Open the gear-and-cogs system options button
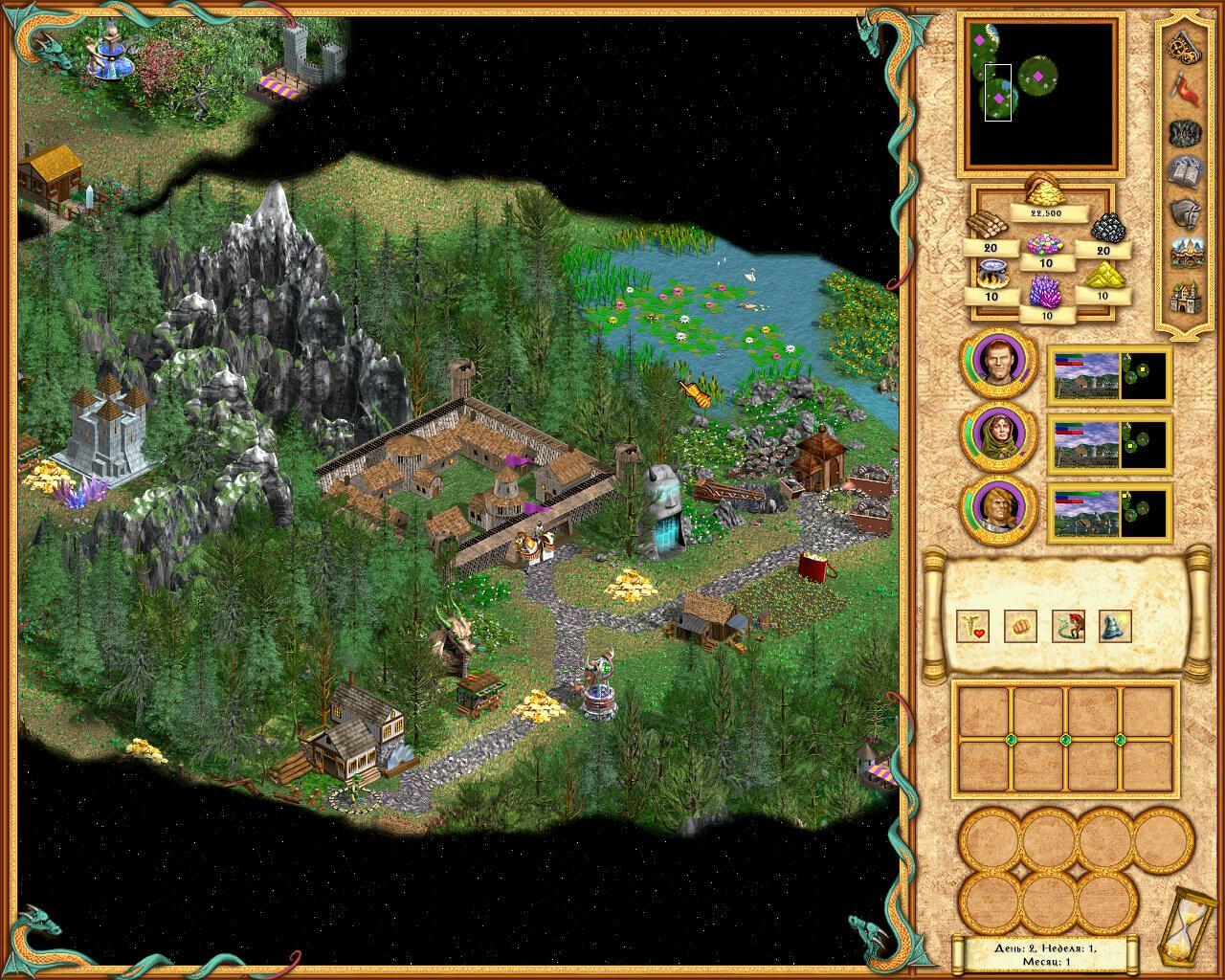This screenshot has width=1225, height=980. coord(1187,46)
